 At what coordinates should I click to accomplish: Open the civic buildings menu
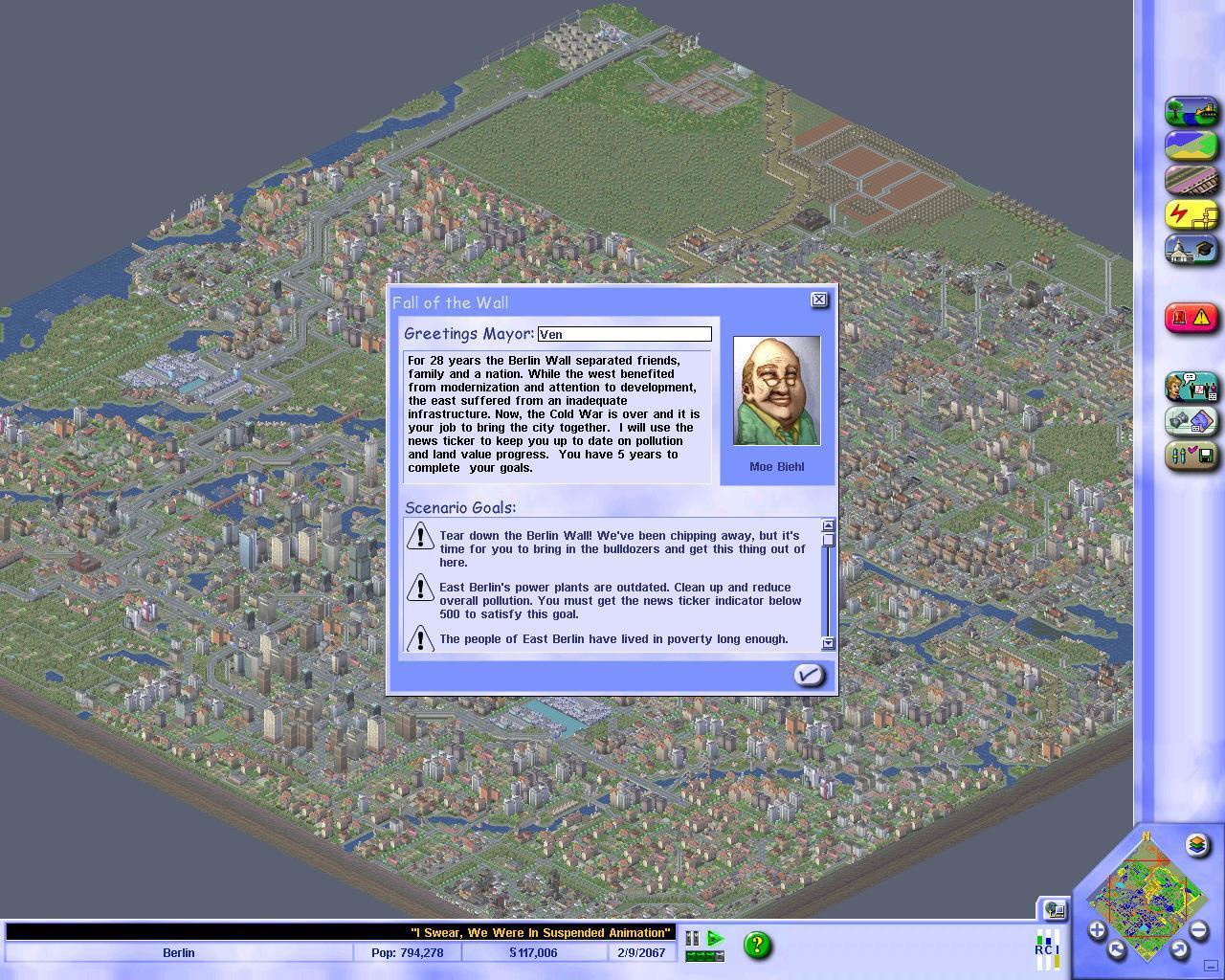1190,249
